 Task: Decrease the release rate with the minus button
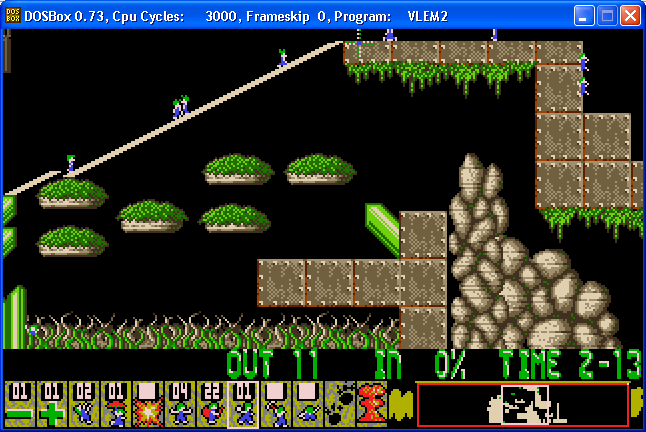[17, 405]
